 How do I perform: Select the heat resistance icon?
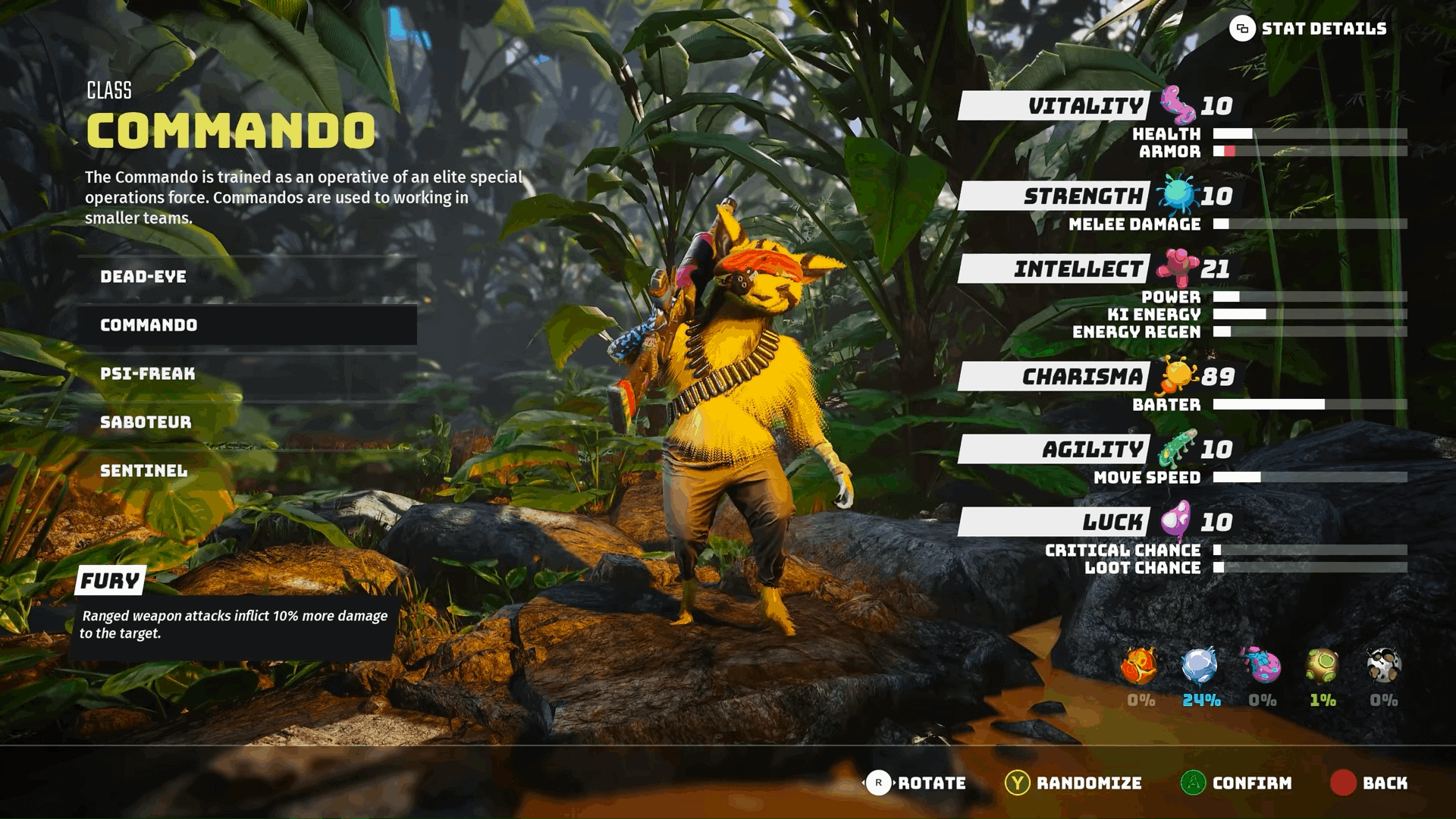1139,666
